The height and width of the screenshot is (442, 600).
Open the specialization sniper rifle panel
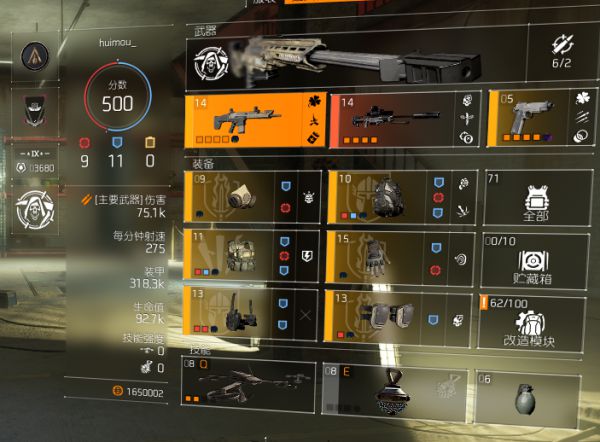pos(360,58)
